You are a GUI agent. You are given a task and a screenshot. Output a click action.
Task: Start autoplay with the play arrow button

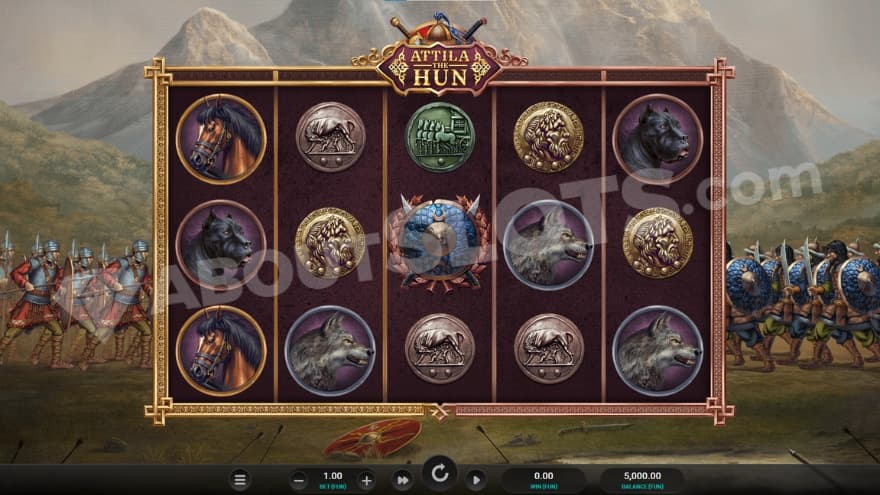[x=476, y=480]
